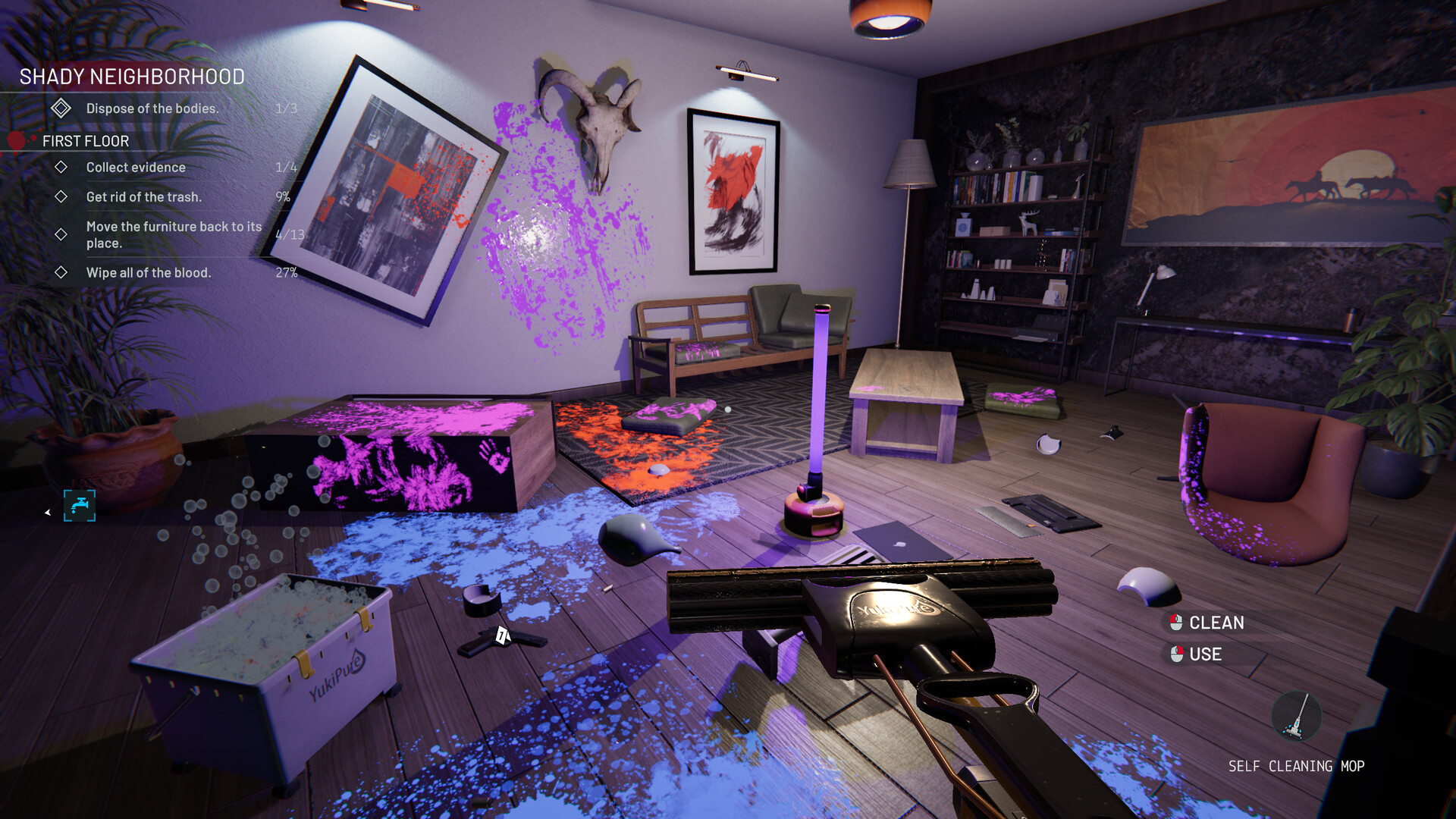Click the USE action prompt
Screen dimensions: 1456x819
click(1205, 654)
